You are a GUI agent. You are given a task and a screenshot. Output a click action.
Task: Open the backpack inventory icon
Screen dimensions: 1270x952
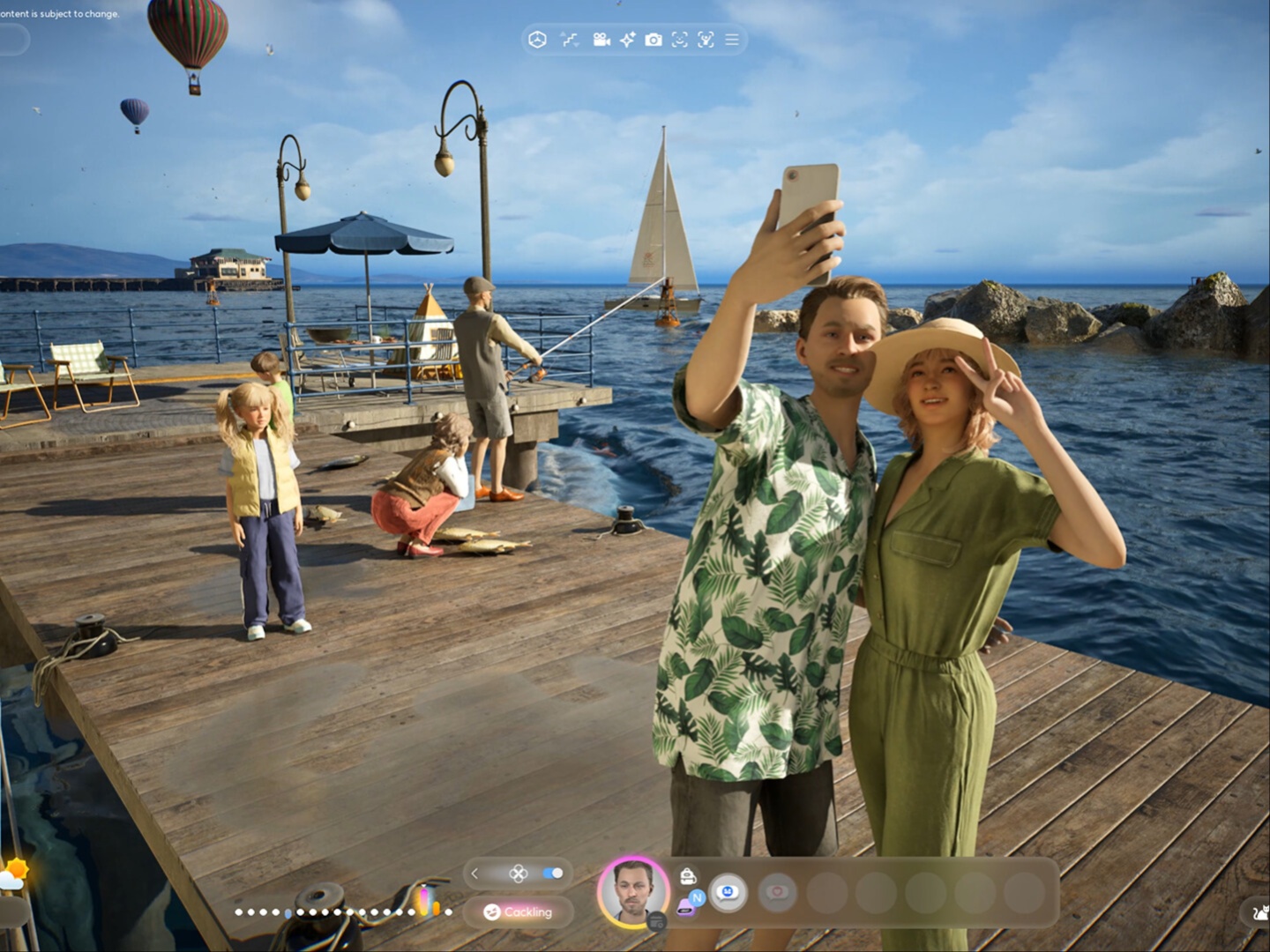click(x=688, y=875)
